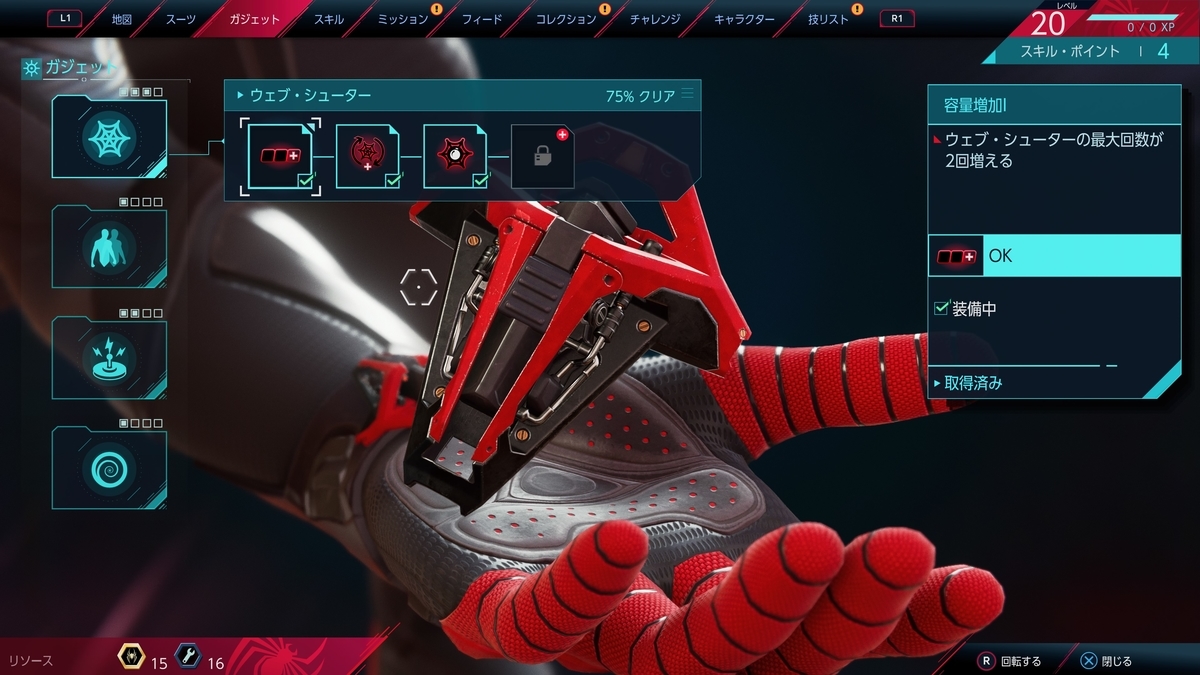Select the ガジェット tab
Viewport: 1200px width, 675px height.
(254, 19)
